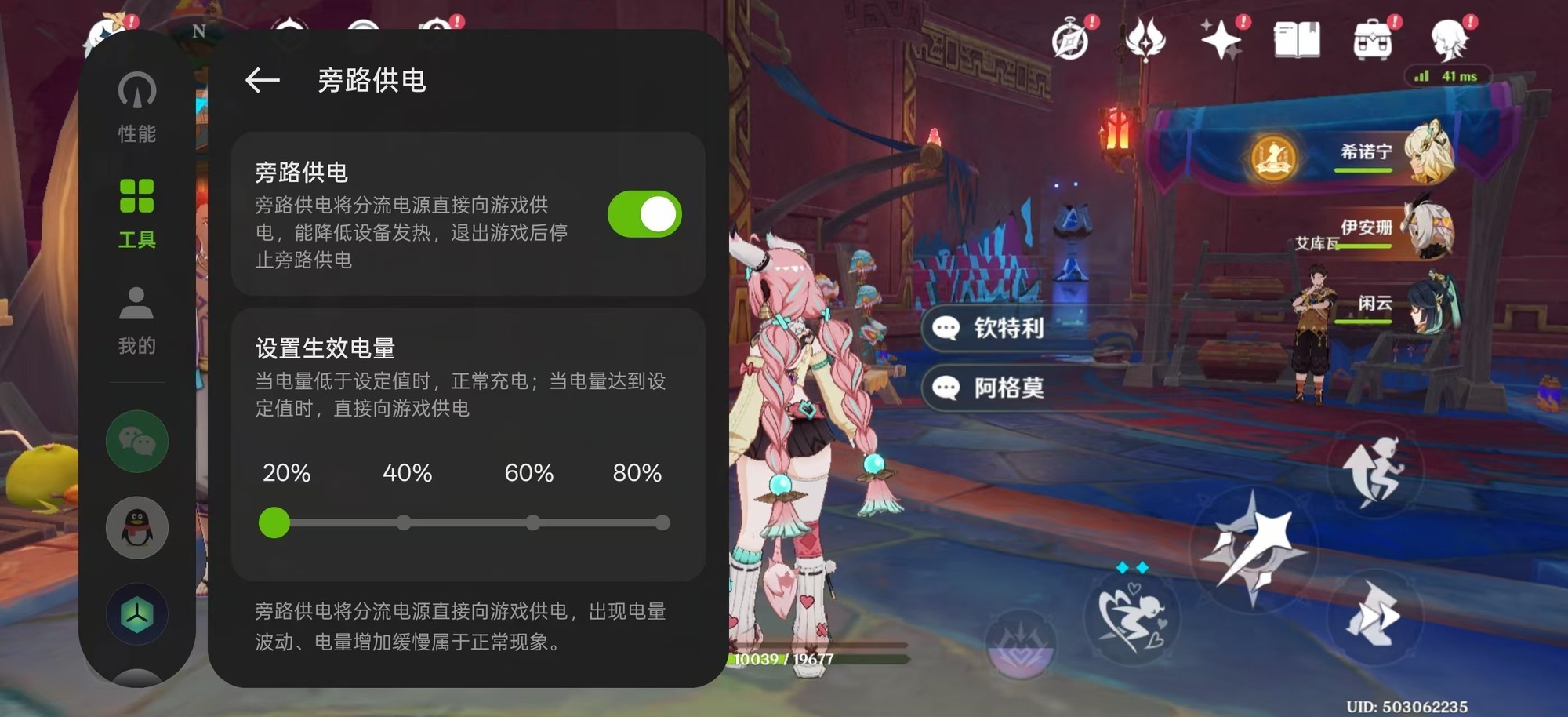Launch WeChat from the floating sidebar
Screen dimensions: 1568x717
click(x=136, y=442)
